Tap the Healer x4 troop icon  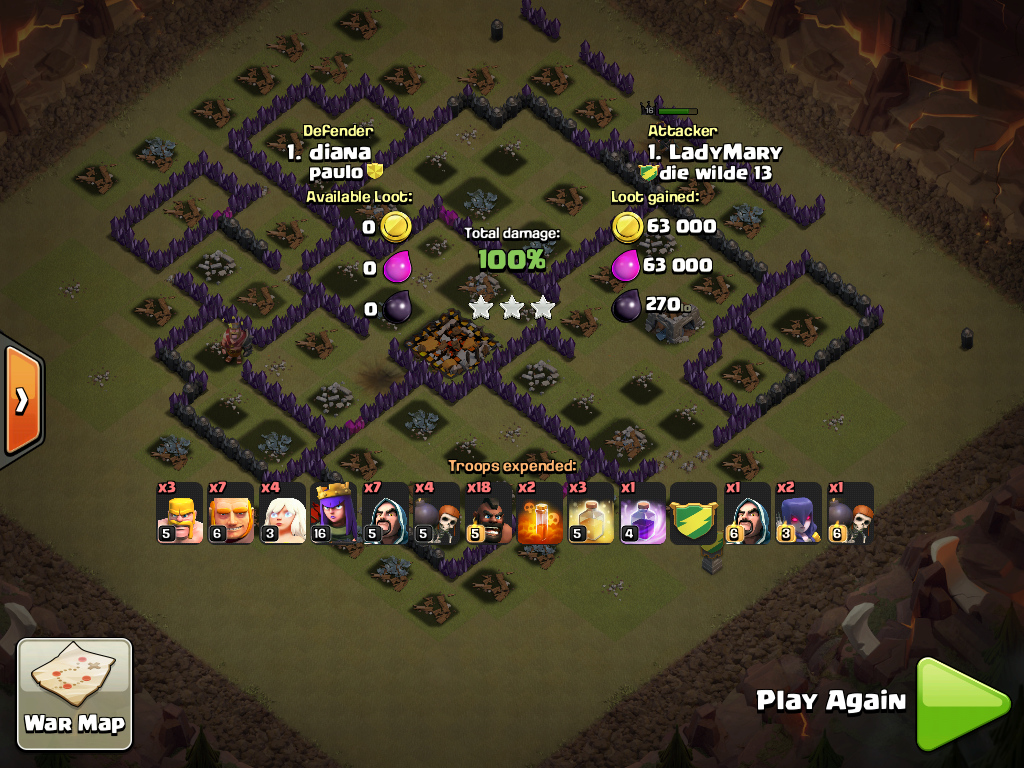pos(283,514)
